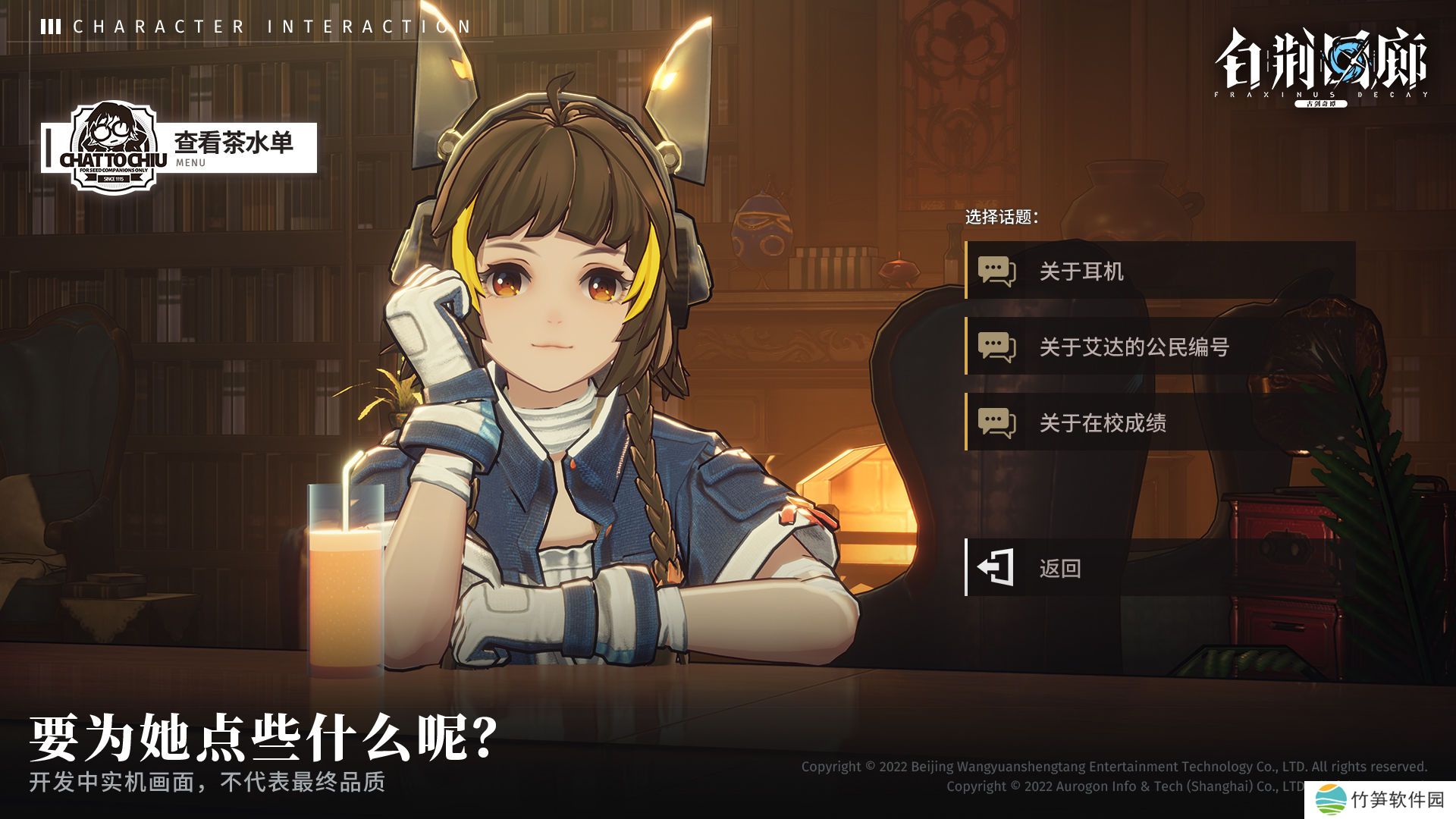The image size is (1456, 819).
Task: Ask about 关于在校成绩
Action: point(1159,422)
